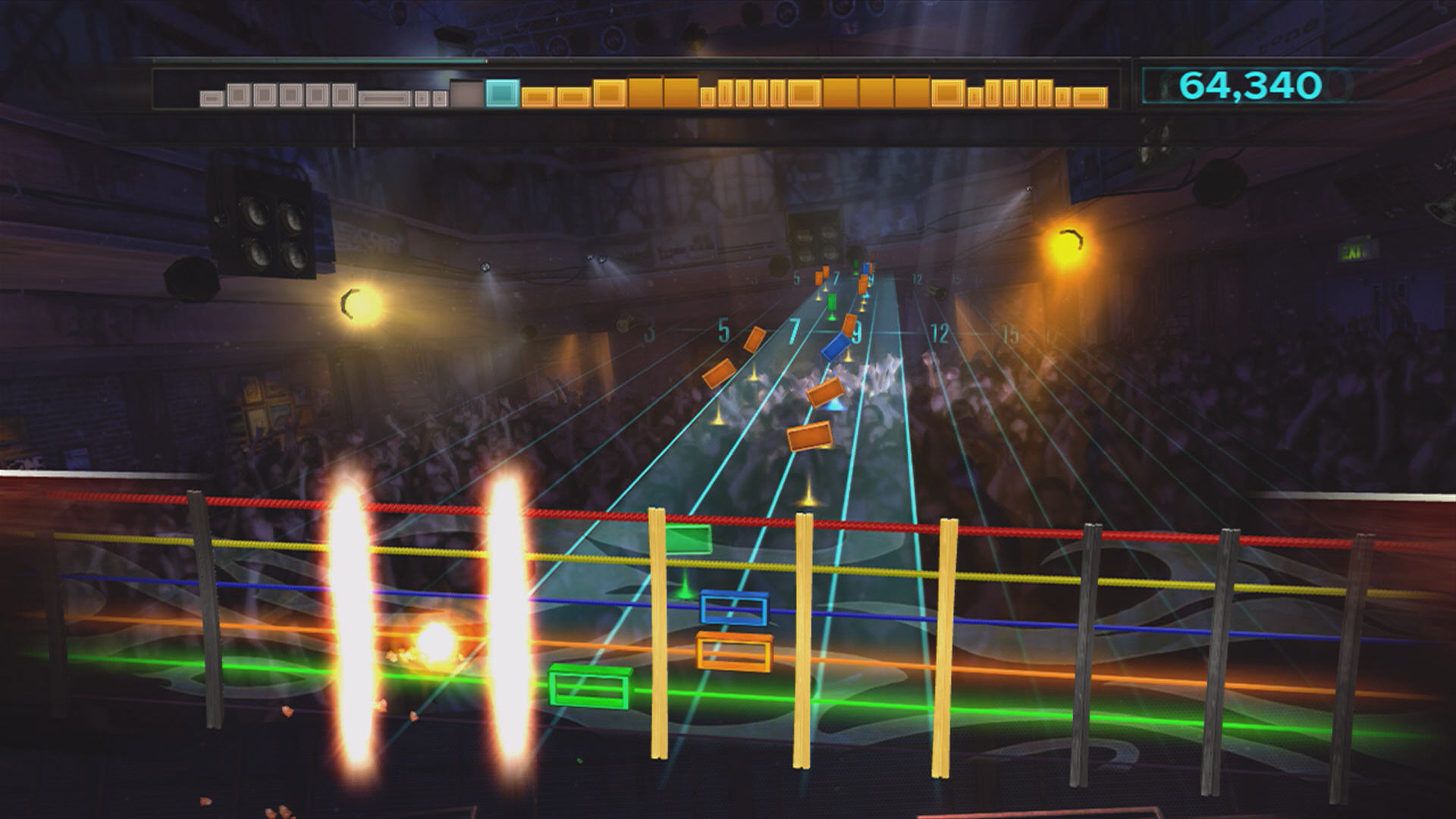Toggle the last orange phrase block in the top bar
The height and width of the screenshot is (819, 1456).
pyautogui.click(x=1090, y=96)
